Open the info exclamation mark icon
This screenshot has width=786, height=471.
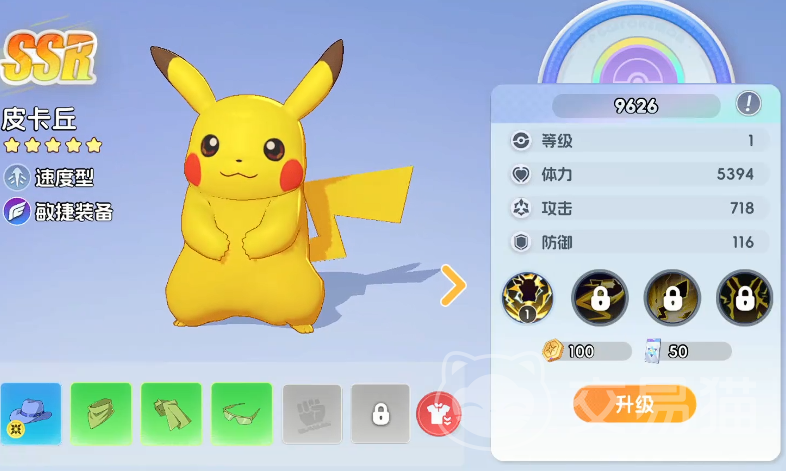(748, 103)
